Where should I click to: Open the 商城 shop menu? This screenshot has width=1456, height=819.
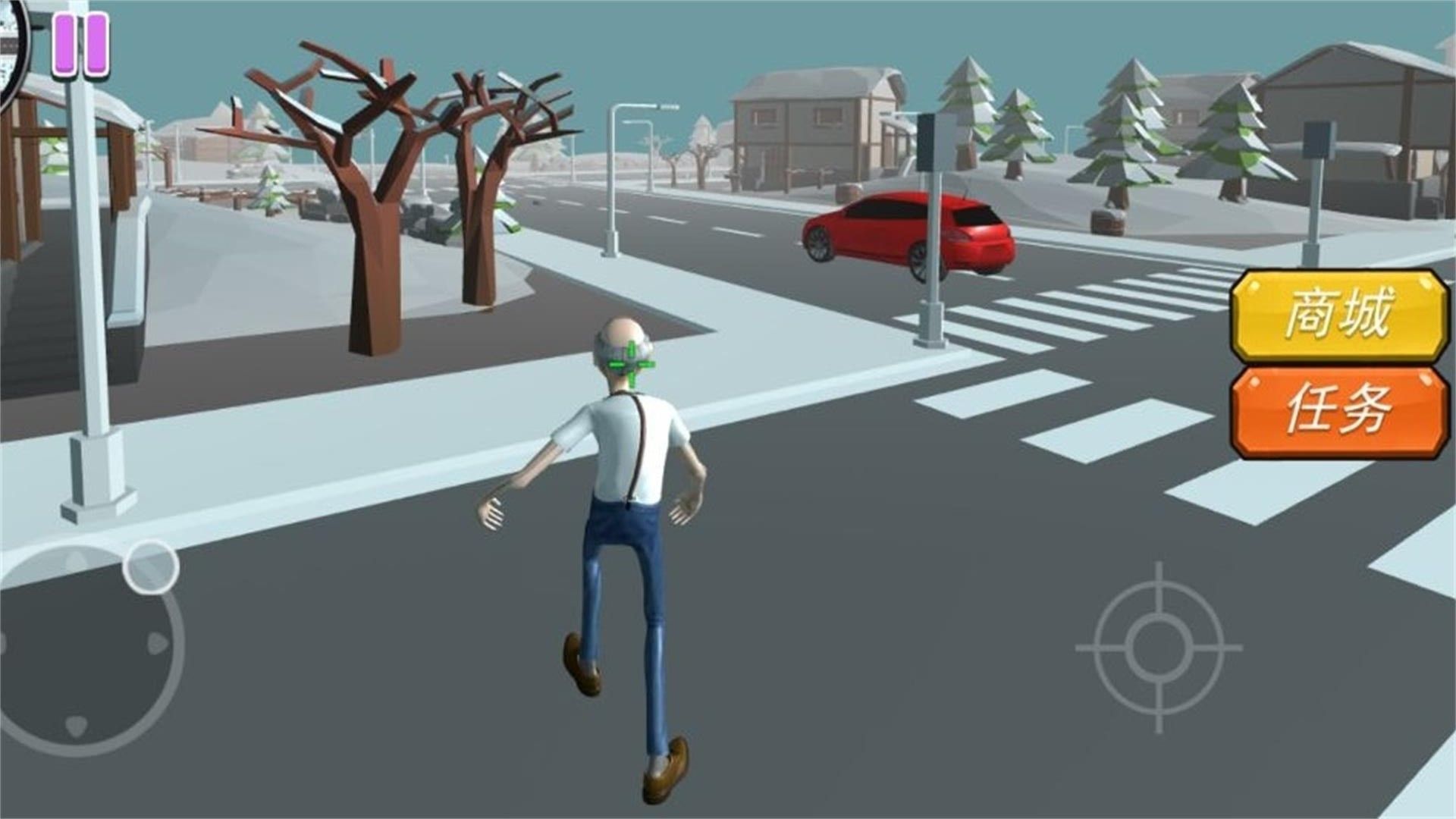click(1339, 315)
